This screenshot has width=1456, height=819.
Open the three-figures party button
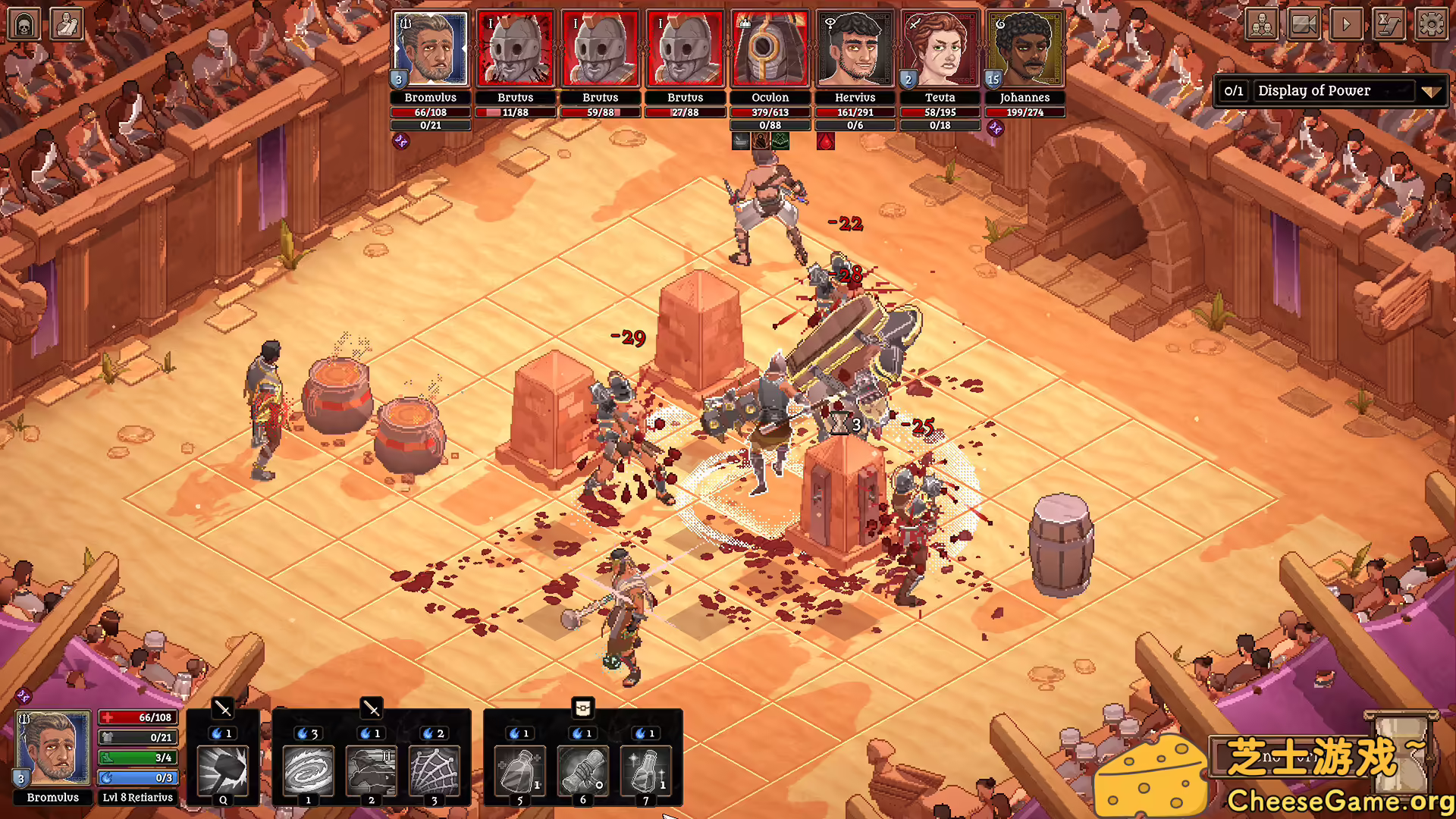pos(1262,25)
